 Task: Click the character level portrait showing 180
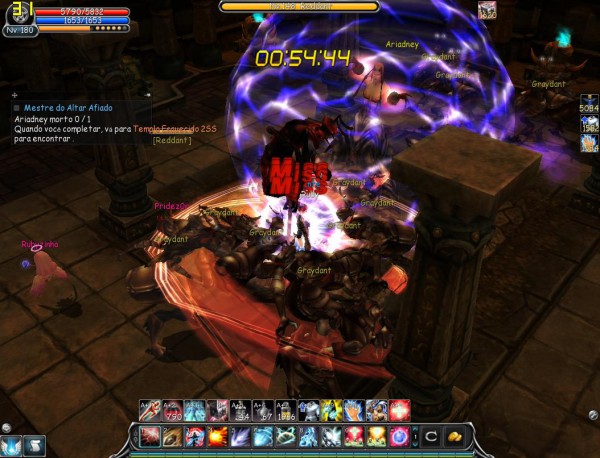[x=18, y=16]
